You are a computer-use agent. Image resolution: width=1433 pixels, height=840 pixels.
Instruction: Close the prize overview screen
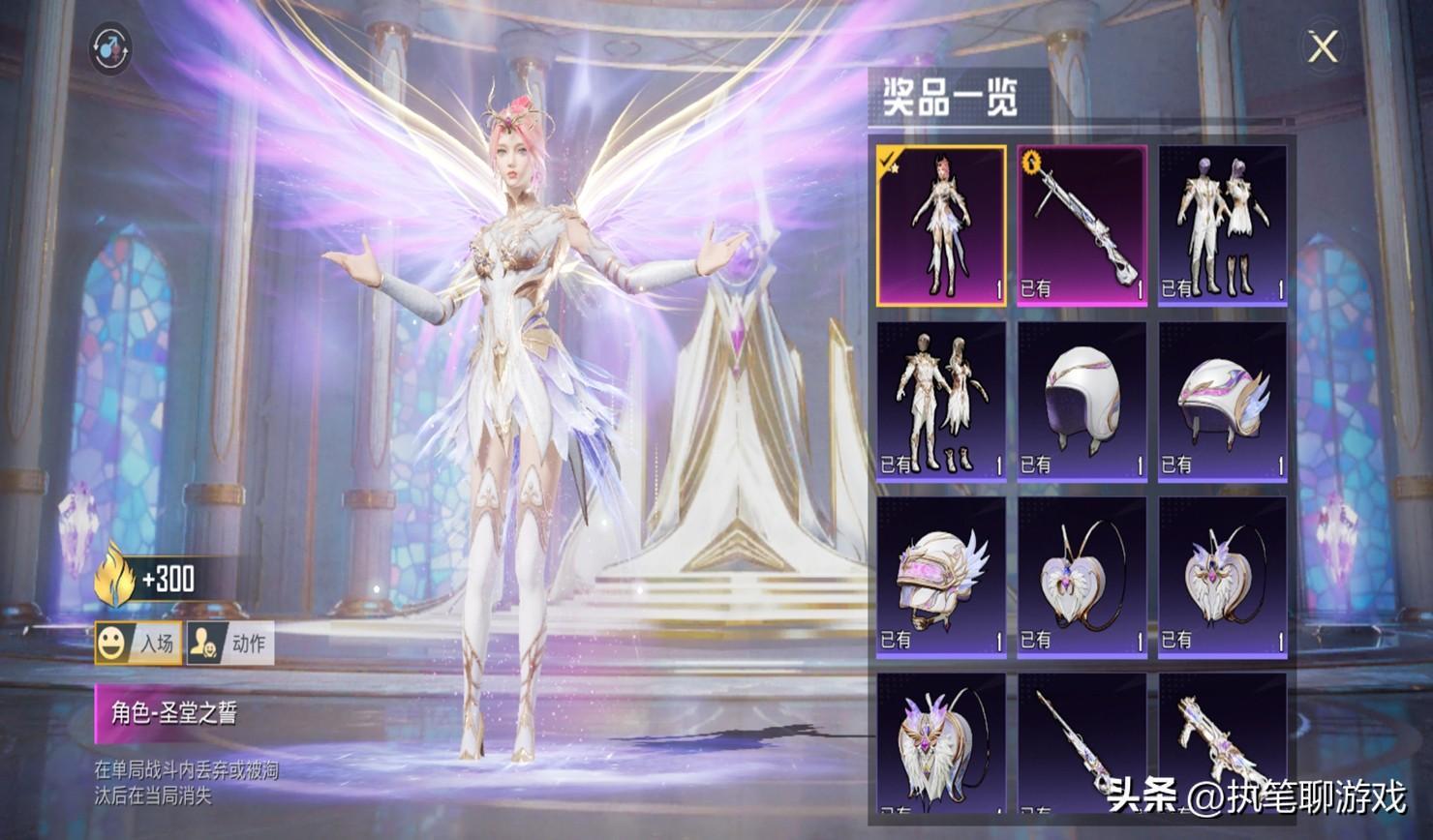point(1323,46)
